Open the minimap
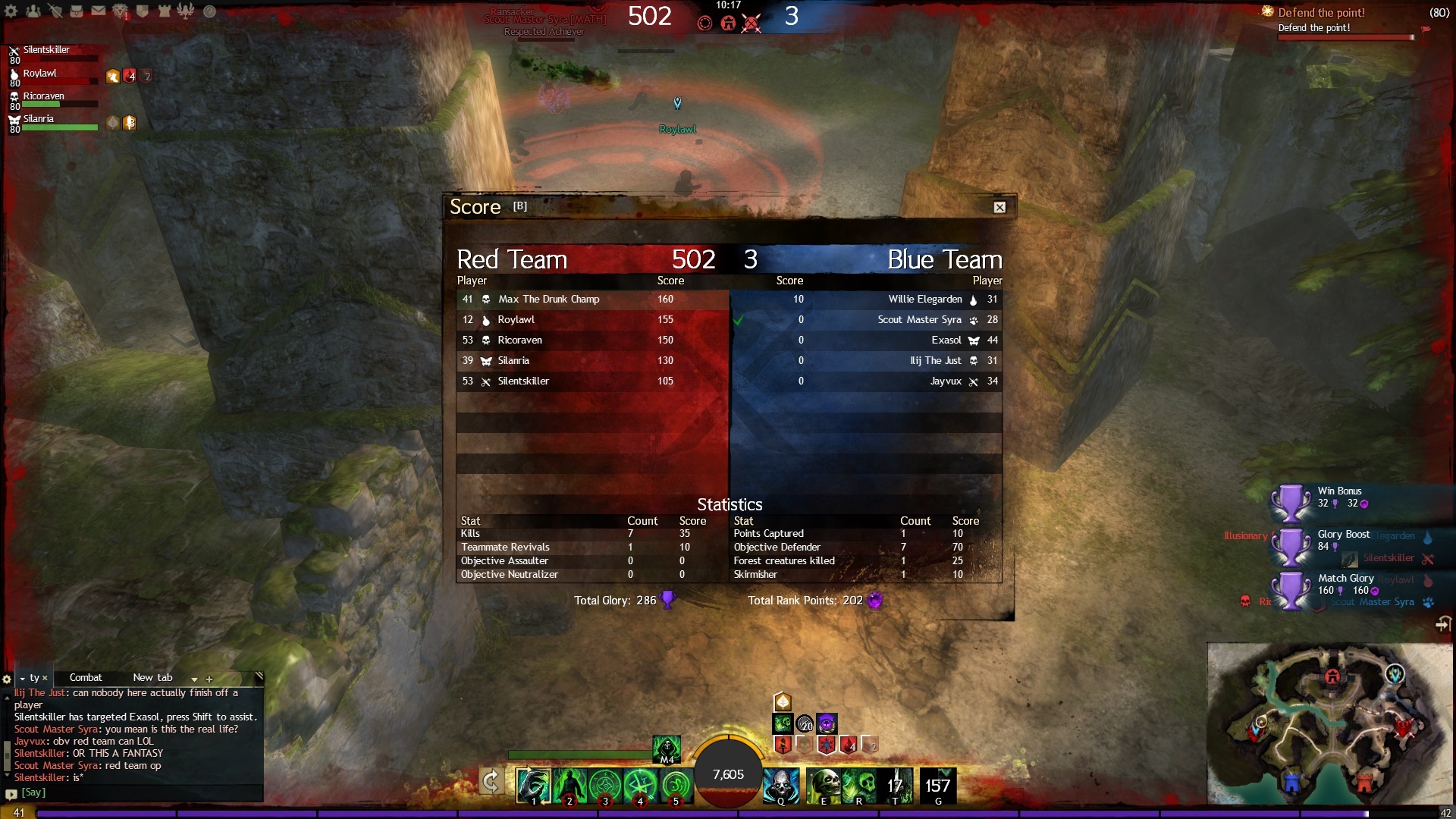Image resolution: width=1456 pixels, height=819 pixels. (x=1330, y=726)
